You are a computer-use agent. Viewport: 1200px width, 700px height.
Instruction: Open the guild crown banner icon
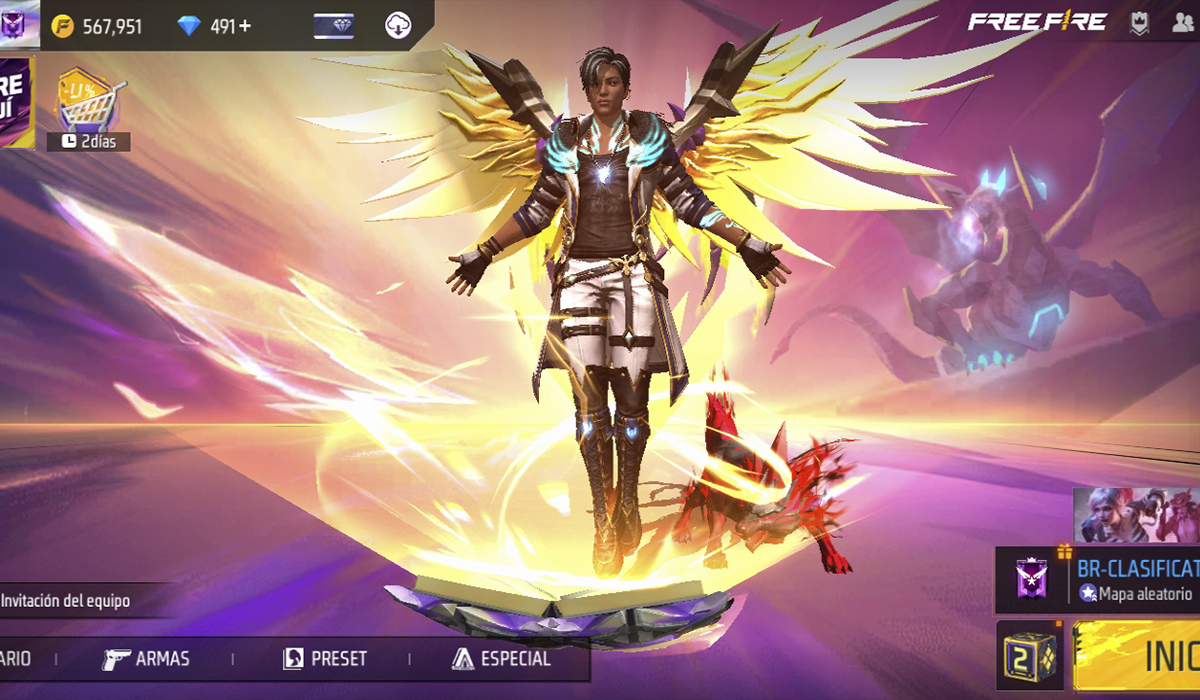(1139, 24)
